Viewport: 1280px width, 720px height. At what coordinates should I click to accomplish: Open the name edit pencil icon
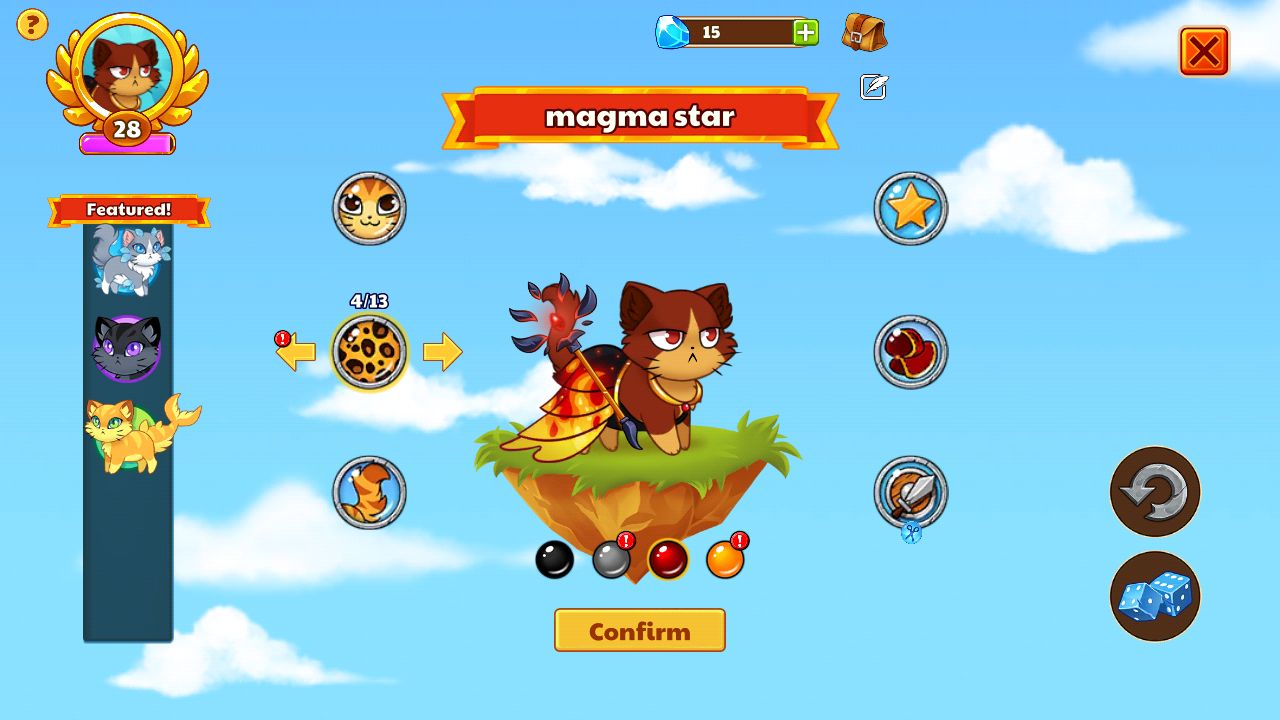tap(872, 88)
